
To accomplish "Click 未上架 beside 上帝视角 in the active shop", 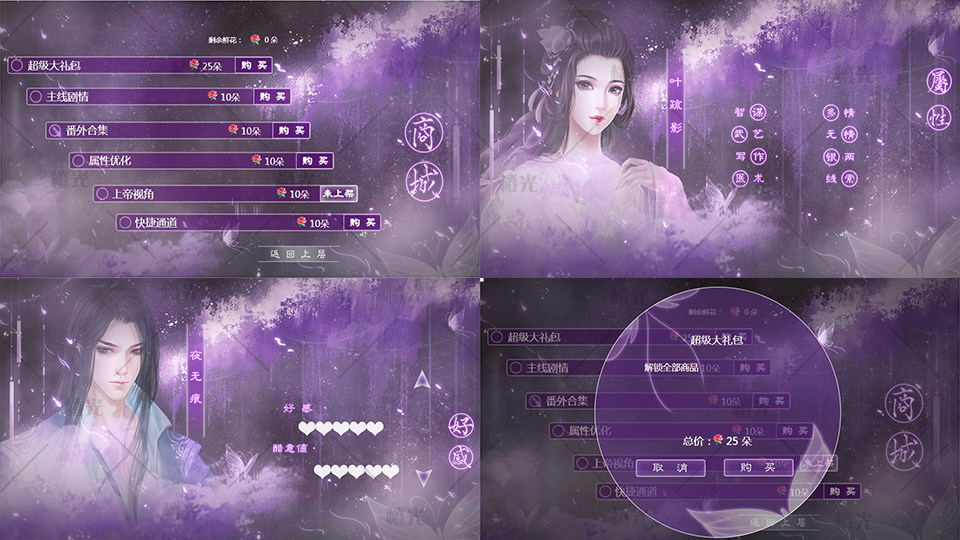I will 338,192.
